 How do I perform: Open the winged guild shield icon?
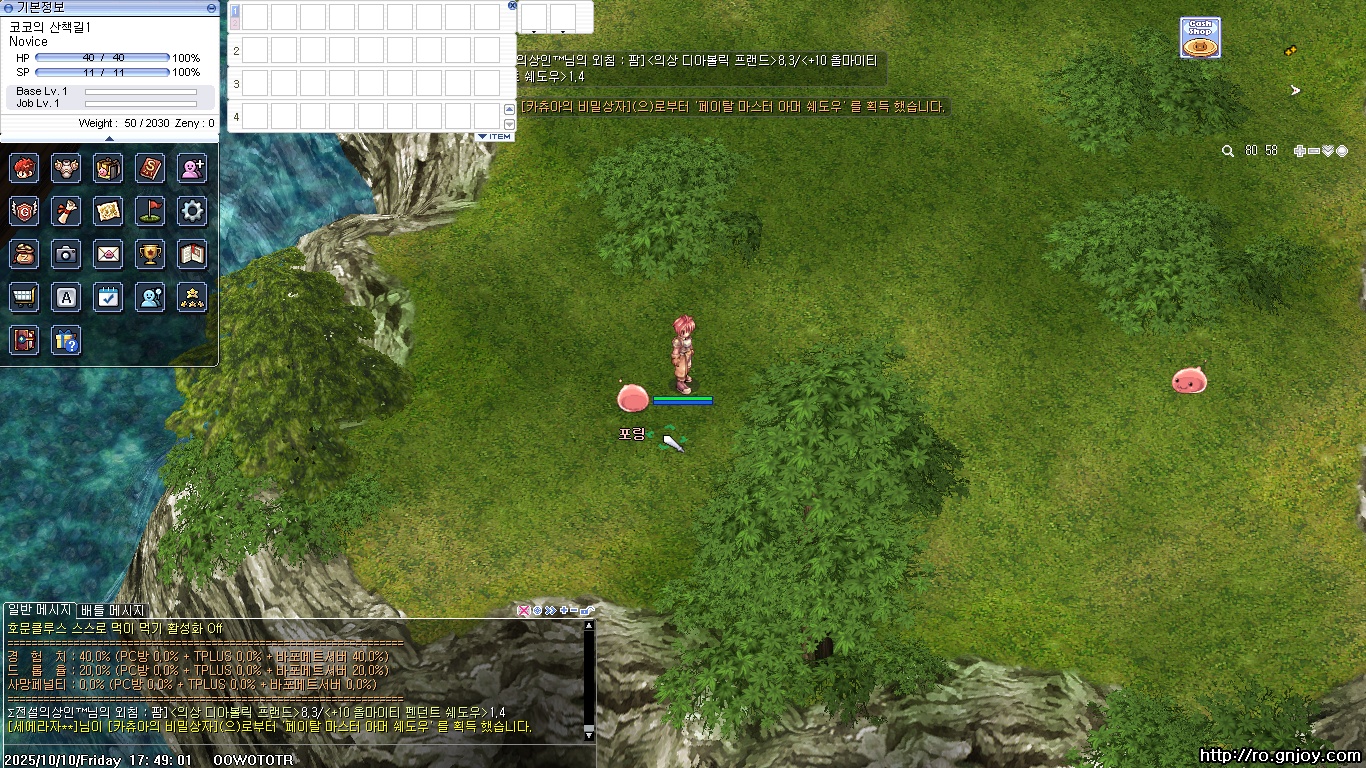24,211
